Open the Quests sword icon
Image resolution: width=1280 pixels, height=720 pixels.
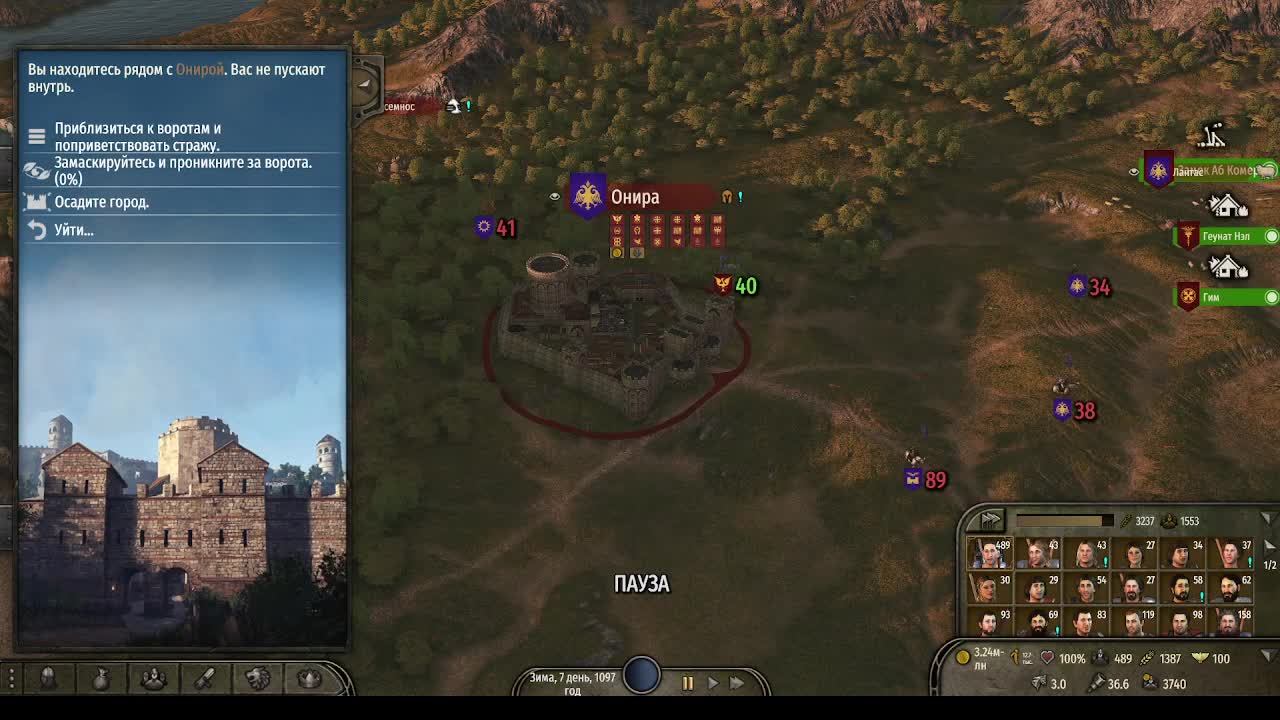[x=205, y=678]
